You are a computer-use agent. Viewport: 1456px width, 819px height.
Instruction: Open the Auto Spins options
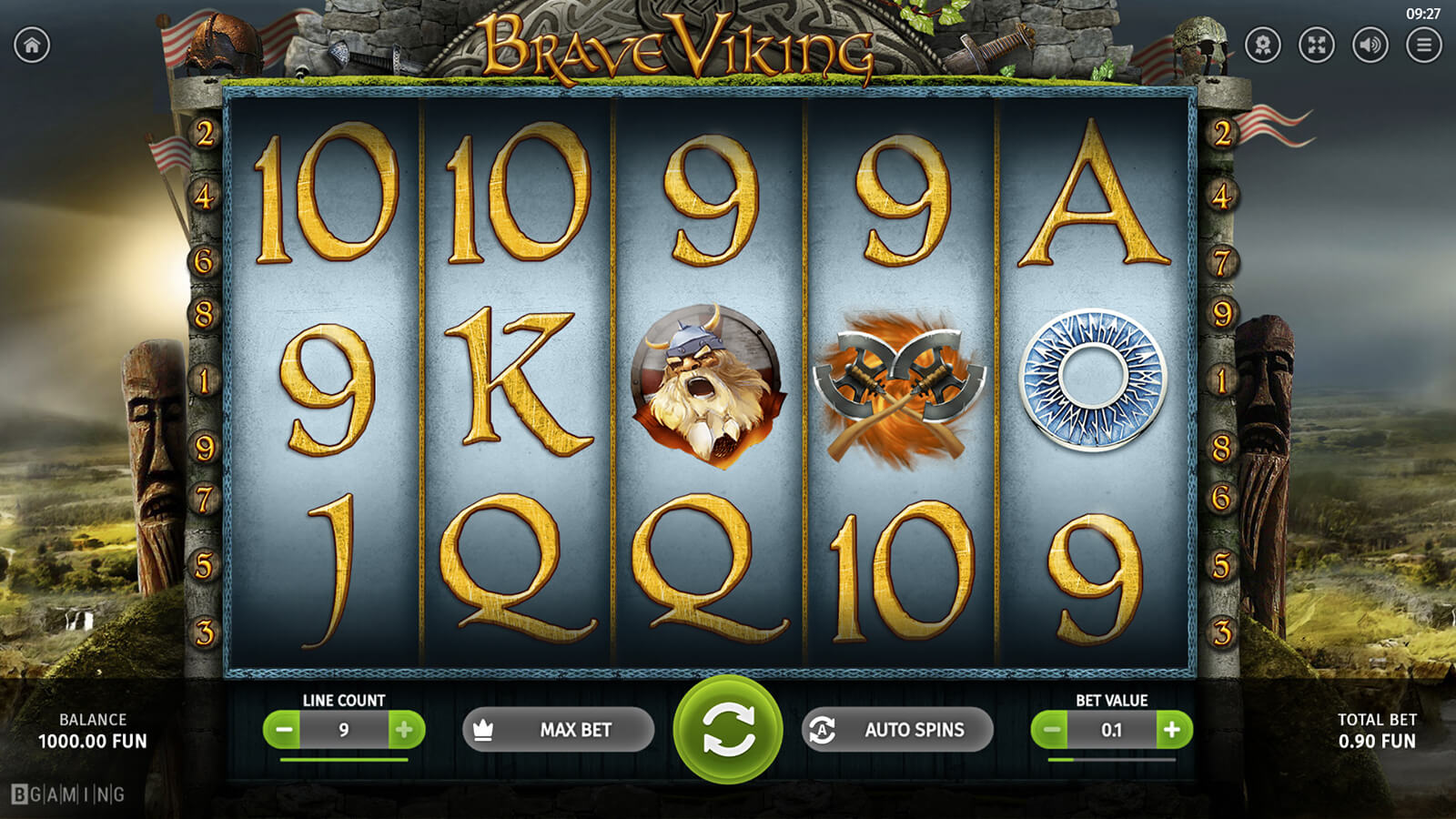(x=897, y=730)
